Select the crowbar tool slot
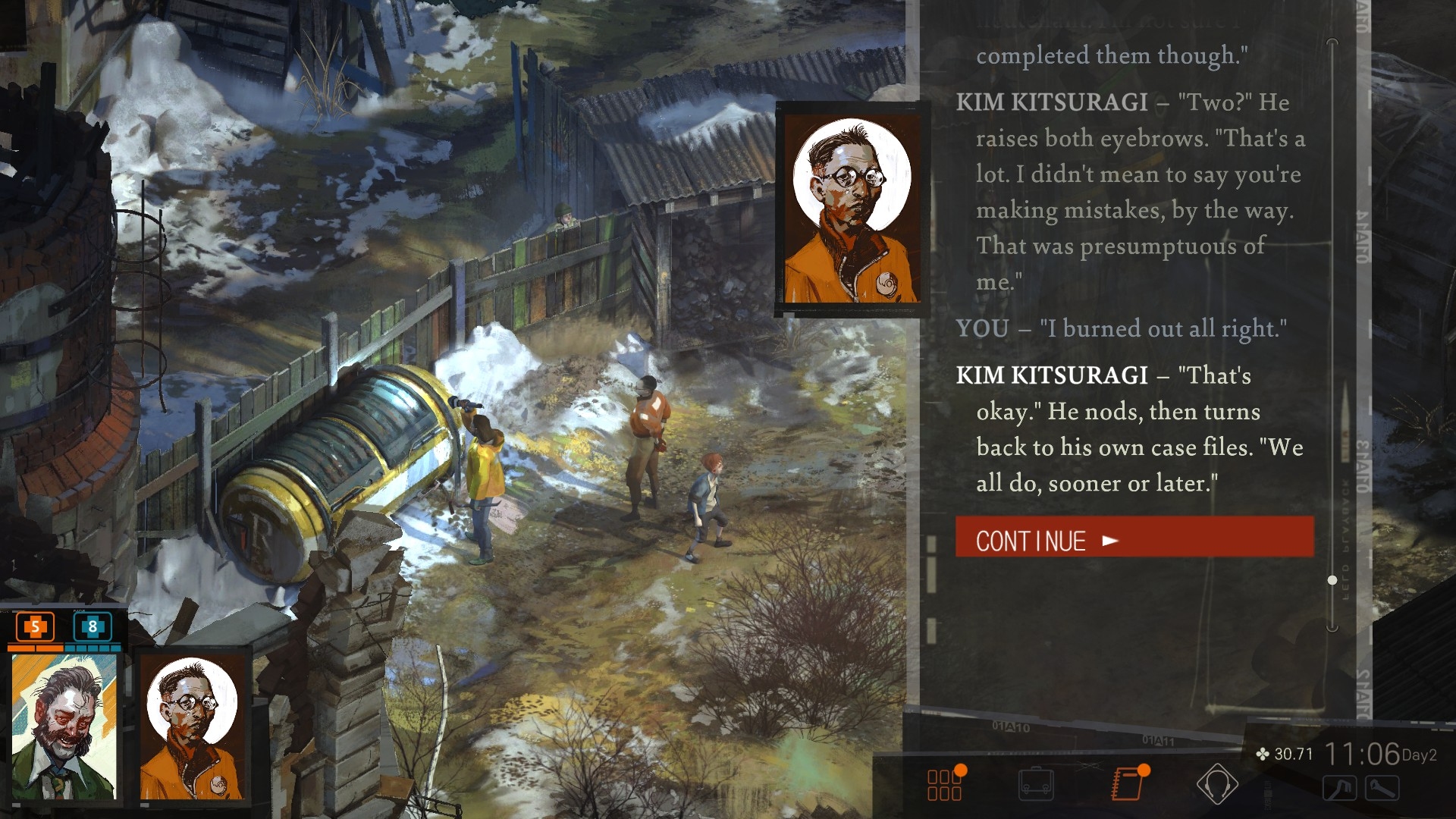 click(x=1340, y=789)
